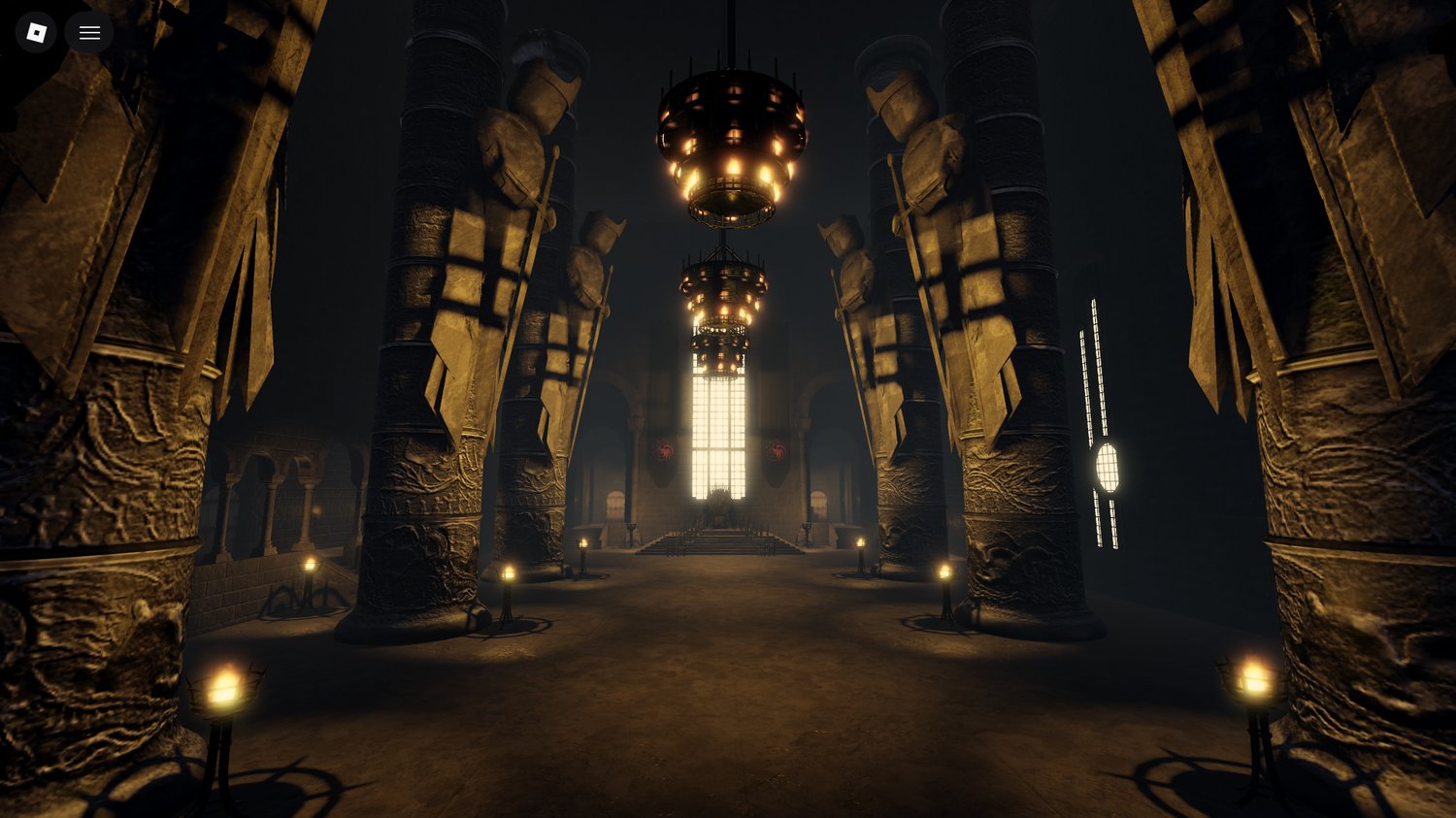Click the arched doorway left of the throne
The width and height of the screenshot is (1456, 818).
614,503
